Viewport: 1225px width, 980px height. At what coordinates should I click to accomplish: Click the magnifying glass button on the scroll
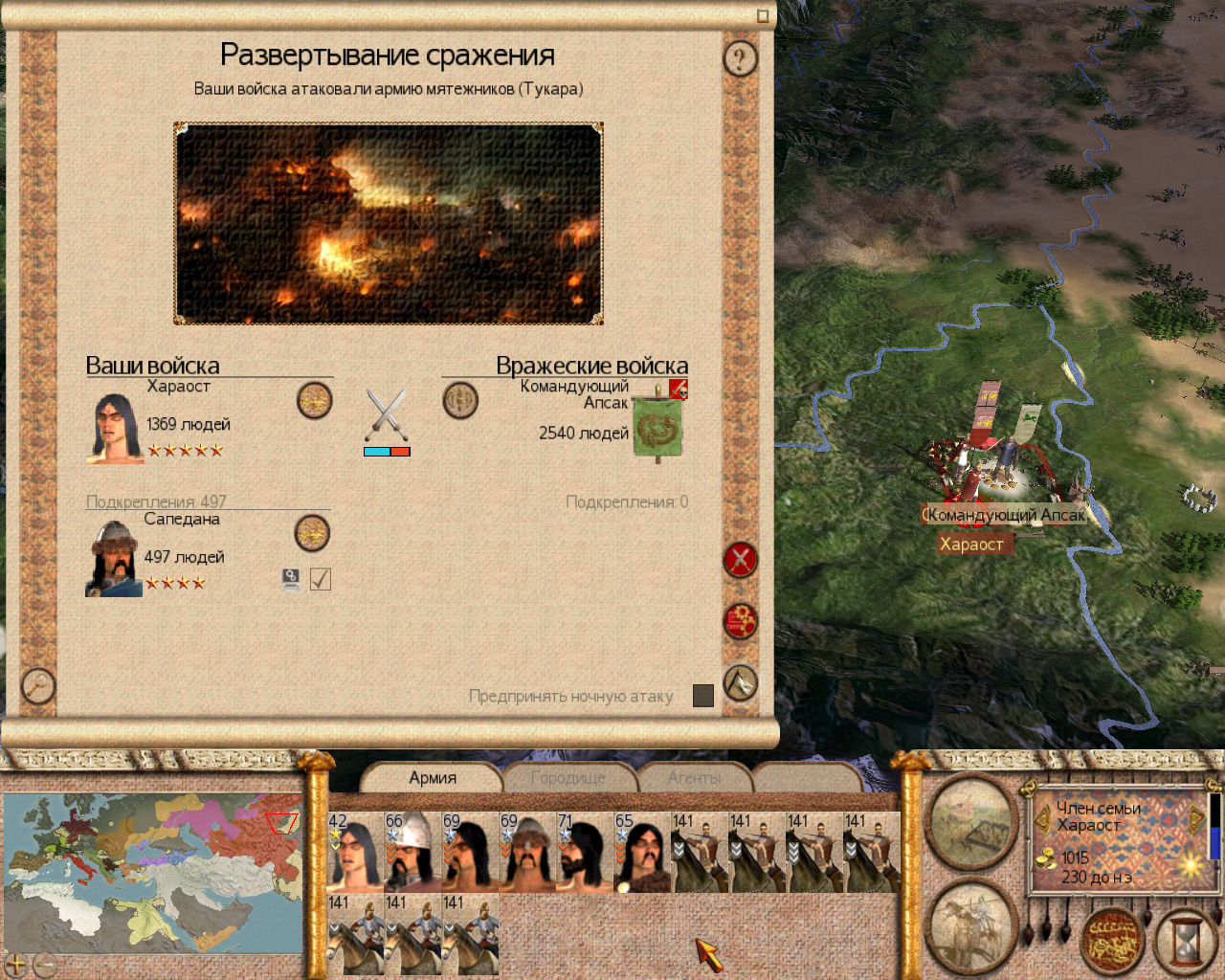pyautogui.click(x=38, y=685)
